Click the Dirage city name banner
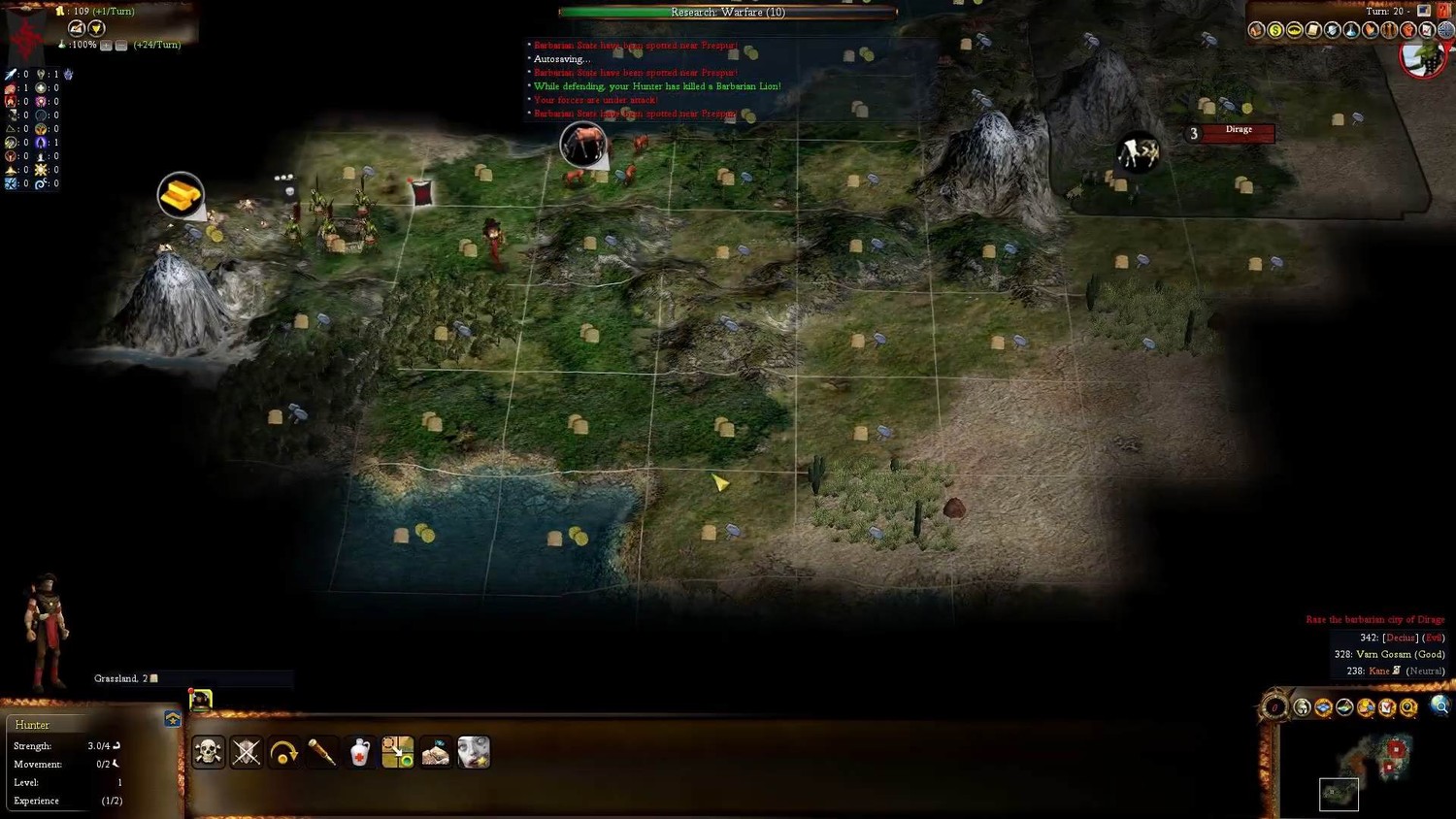 [1238, 132]
